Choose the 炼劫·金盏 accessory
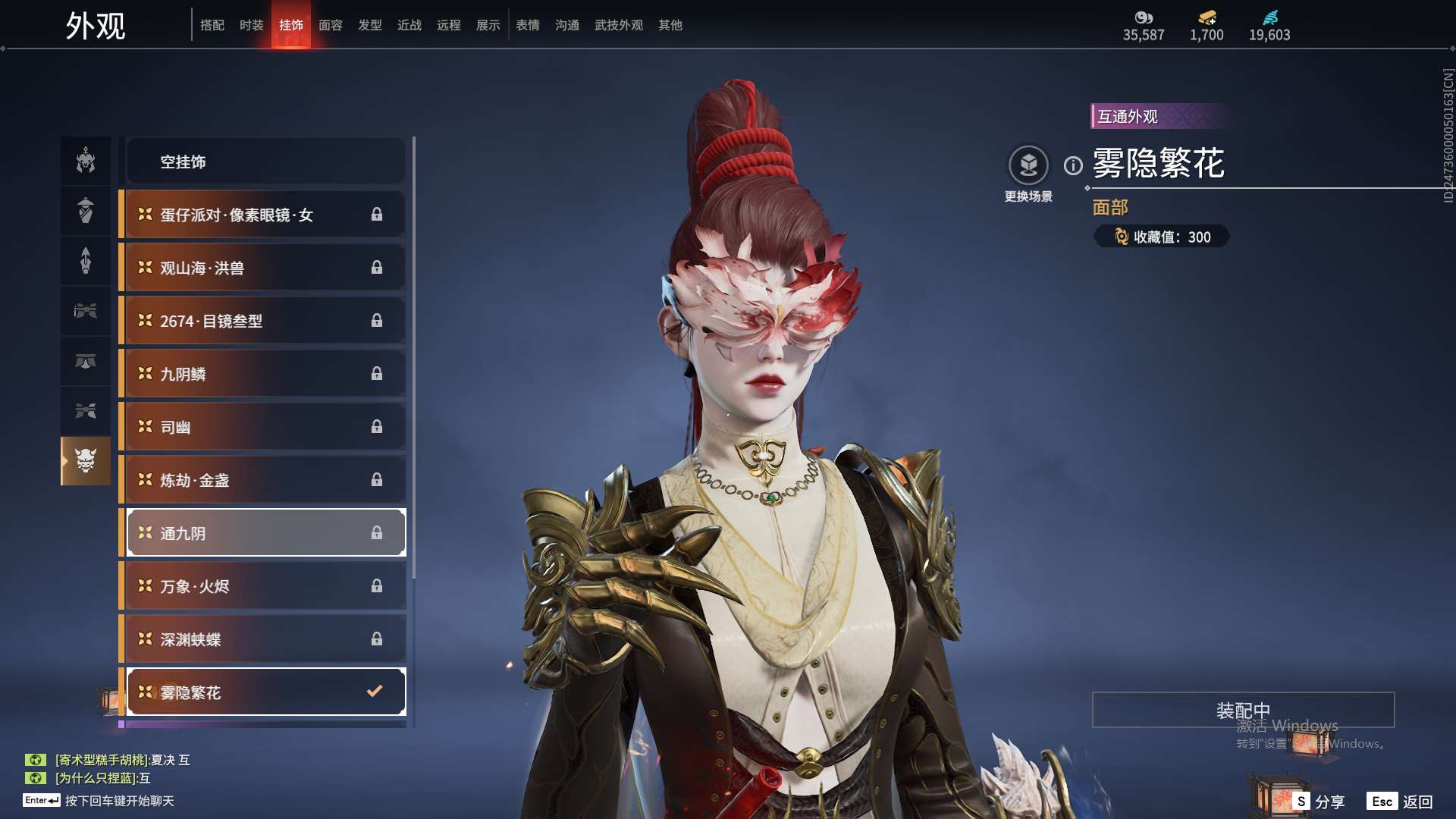Viewport: 1456px width, 819px height. coord(265,480)
